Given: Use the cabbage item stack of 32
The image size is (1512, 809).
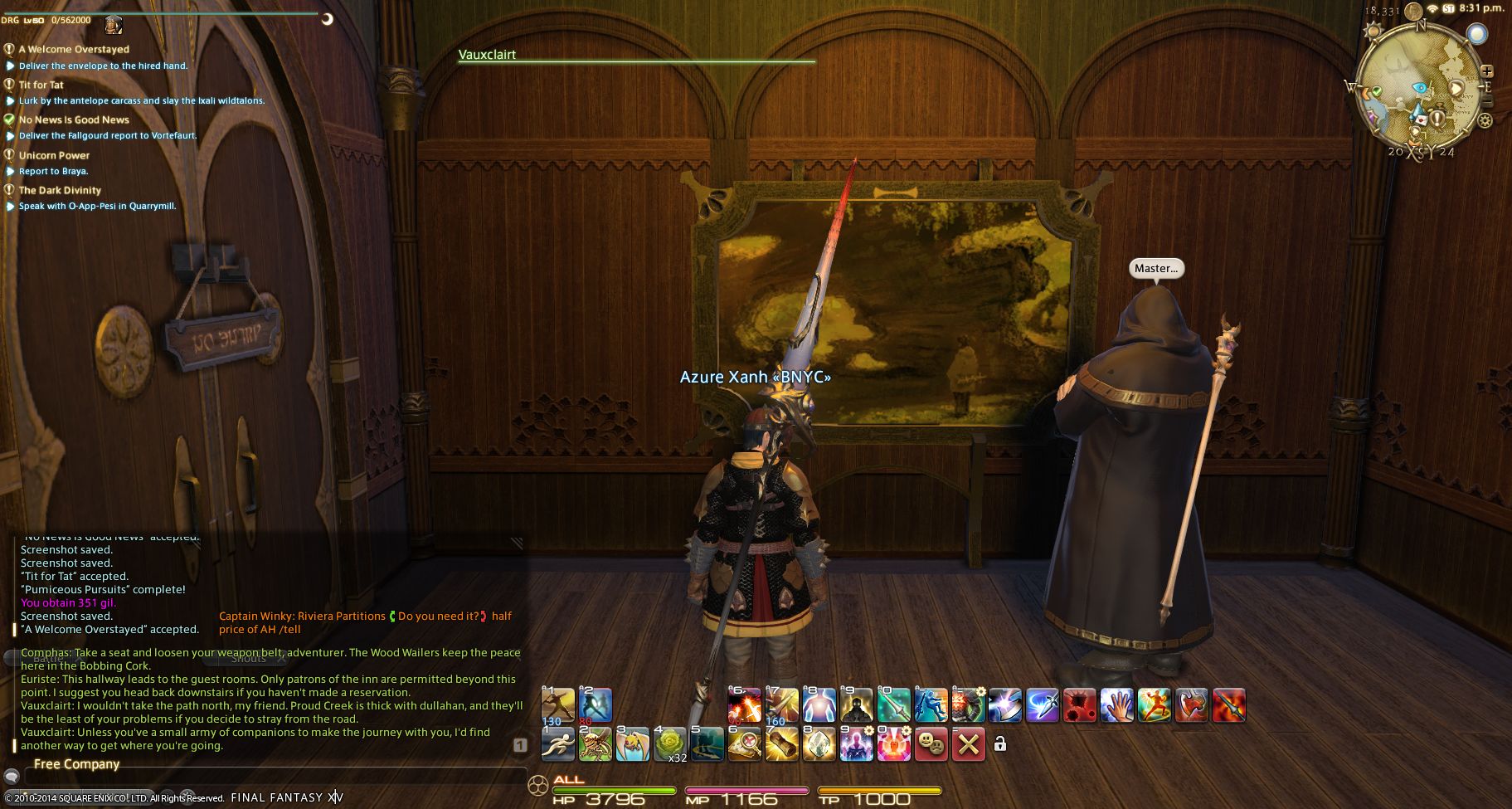Looking at the screenshot, I should click(x=670, y=744).
